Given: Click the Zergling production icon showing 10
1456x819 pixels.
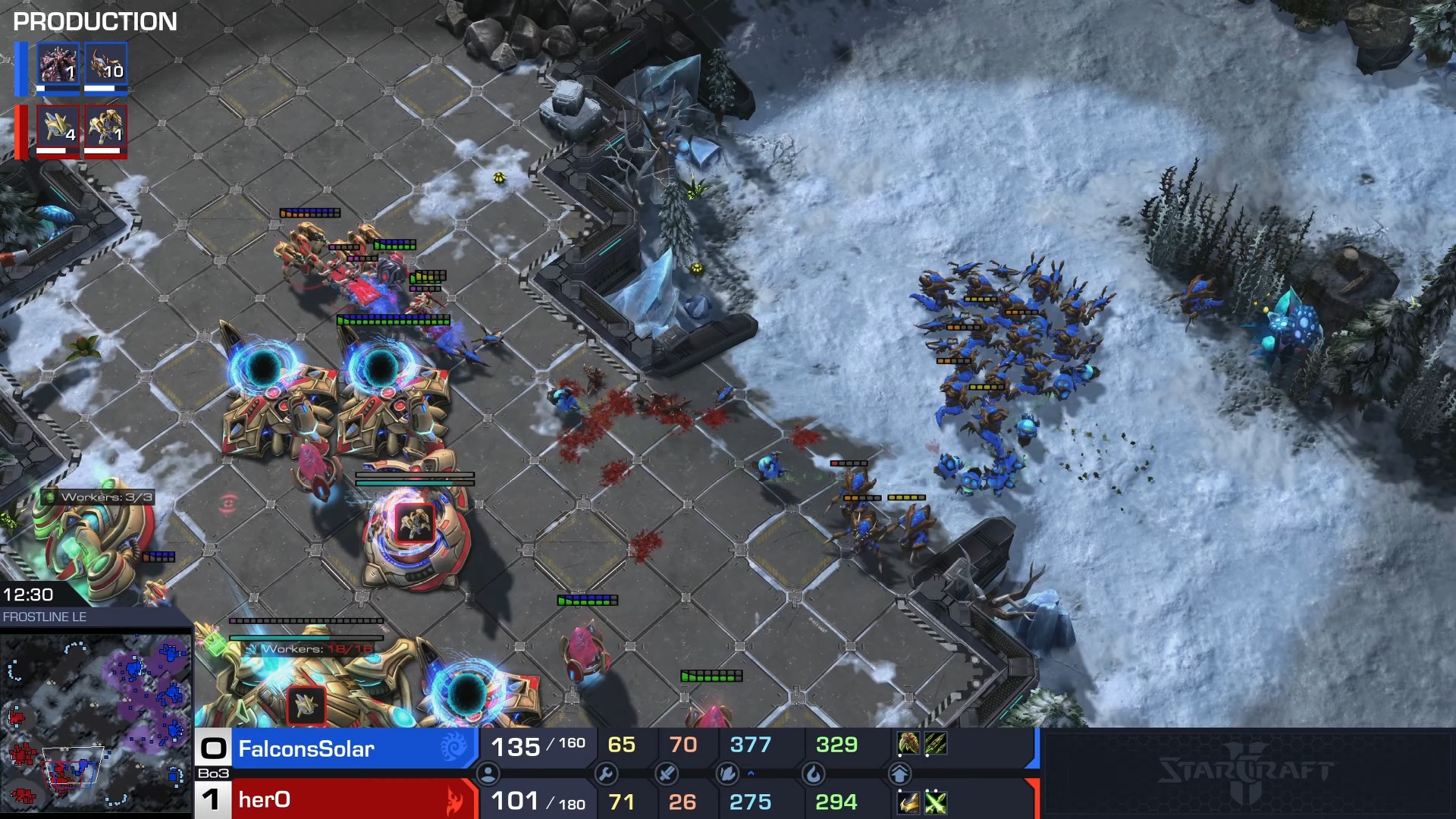Looking at the screenshot, I should coord(105,64).
